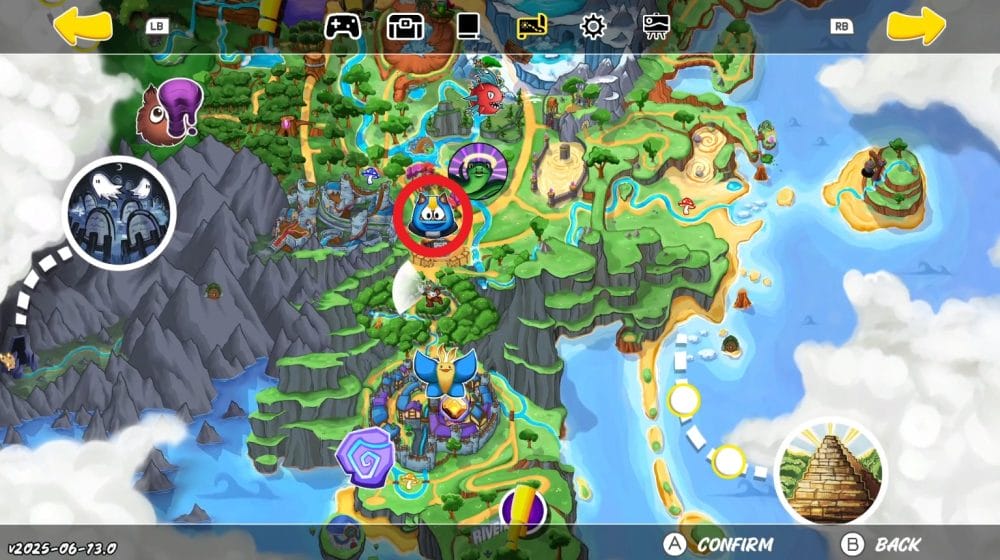Select the brown owl with purple tornado marker
This screenshot has height=560, width=1000.
coord(168,109)
